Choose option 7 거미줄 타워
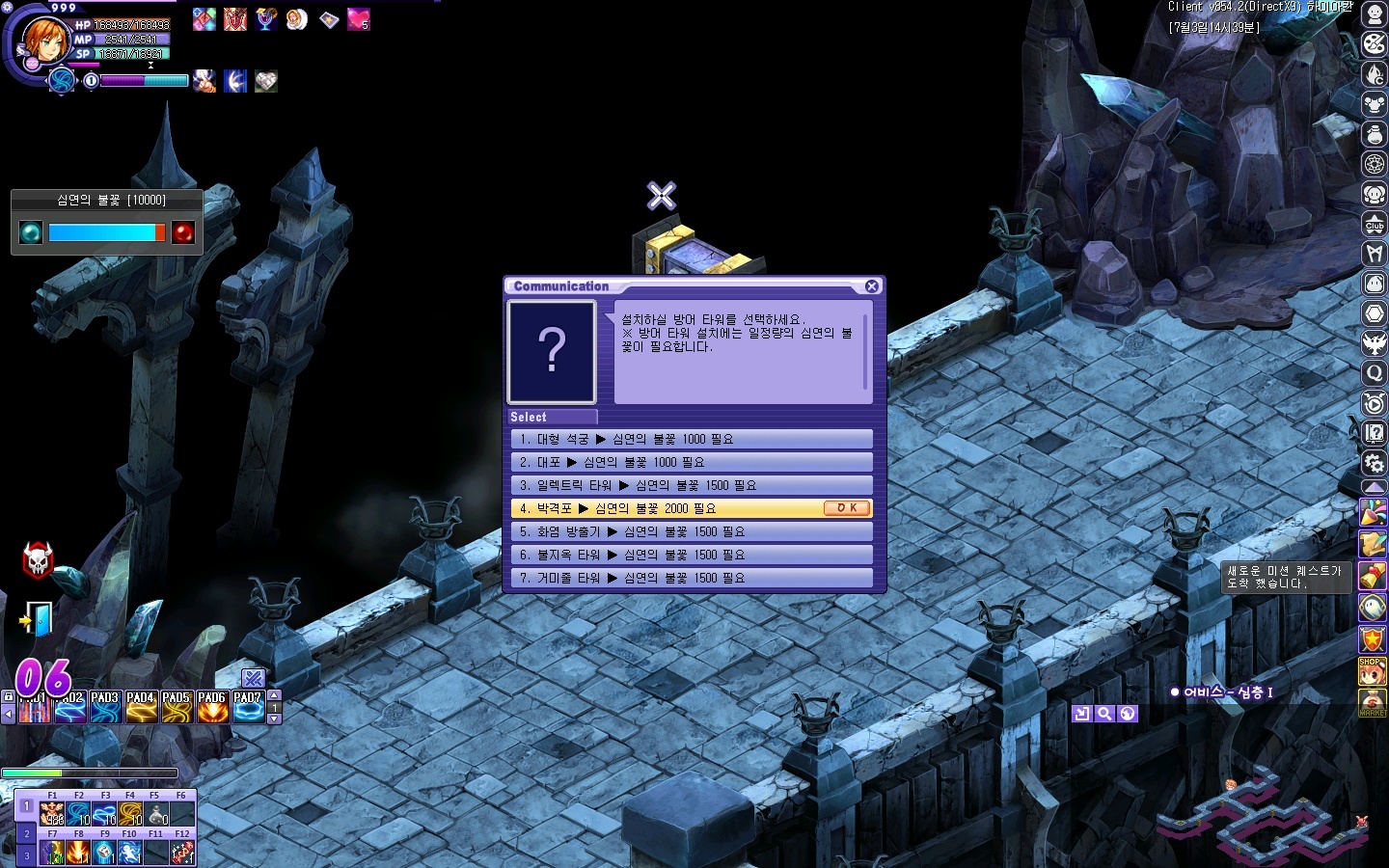The width and height of the screenshot is (1389, 868). [691, 579]
